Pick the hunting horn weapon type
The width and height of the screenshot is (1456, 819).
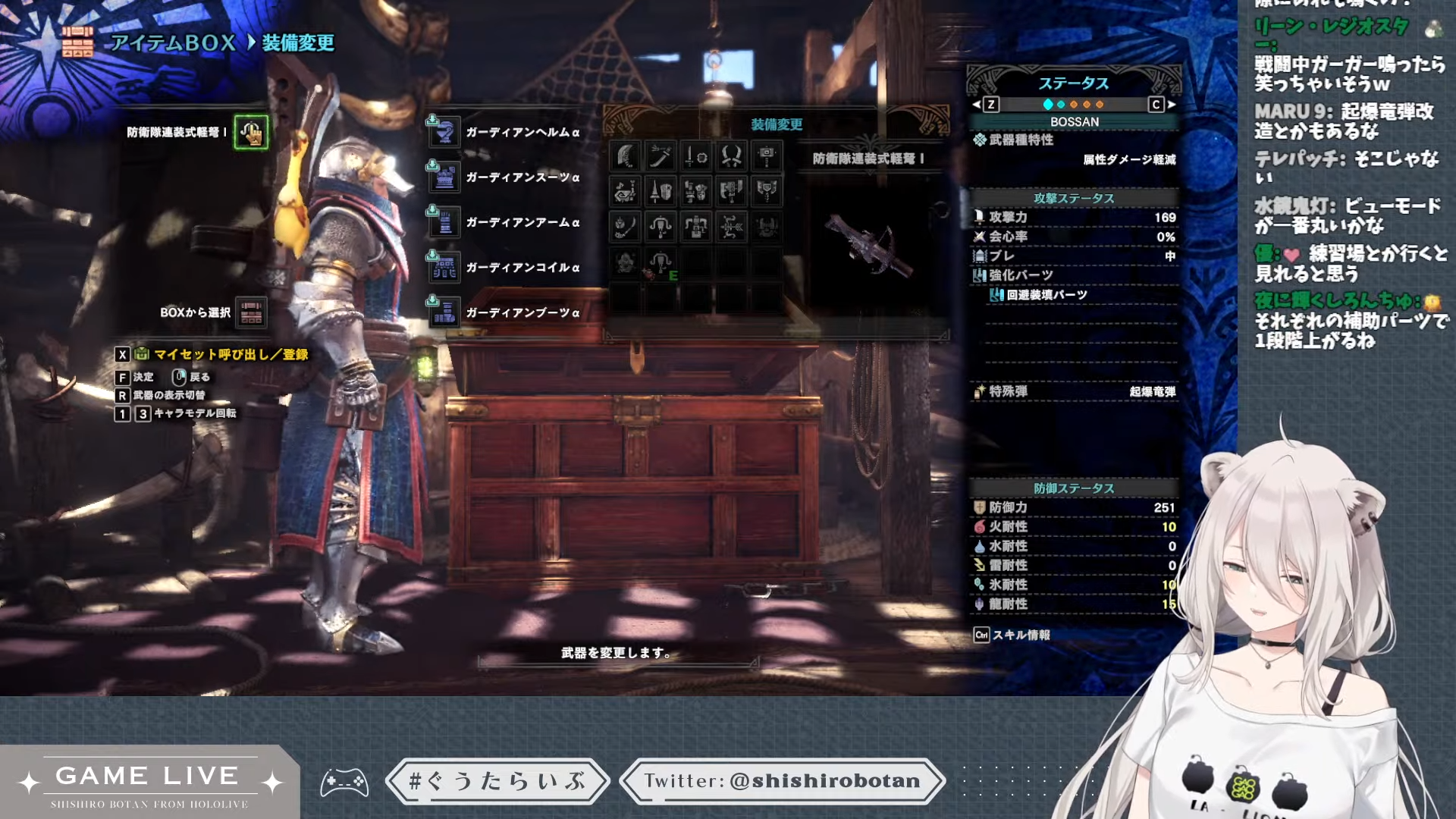coord(625,191)
